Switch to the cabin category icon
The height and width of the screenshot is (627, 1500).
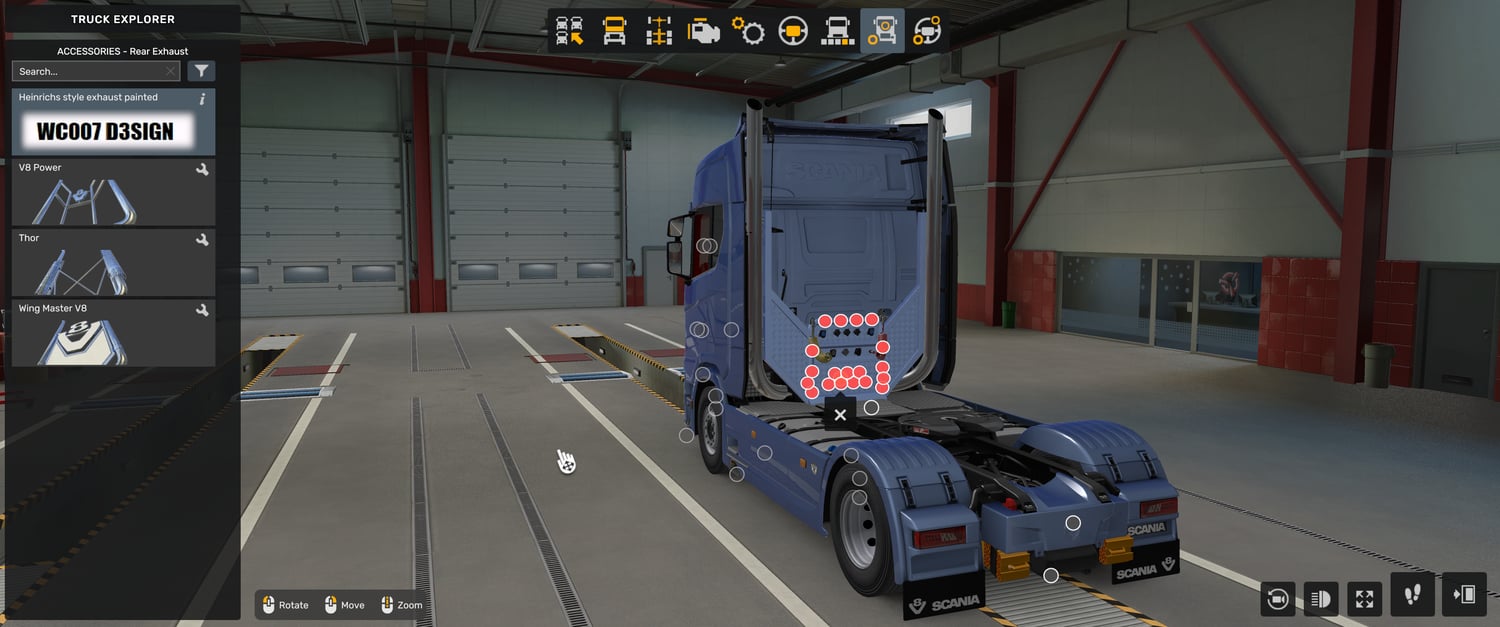tap(614, 31)
